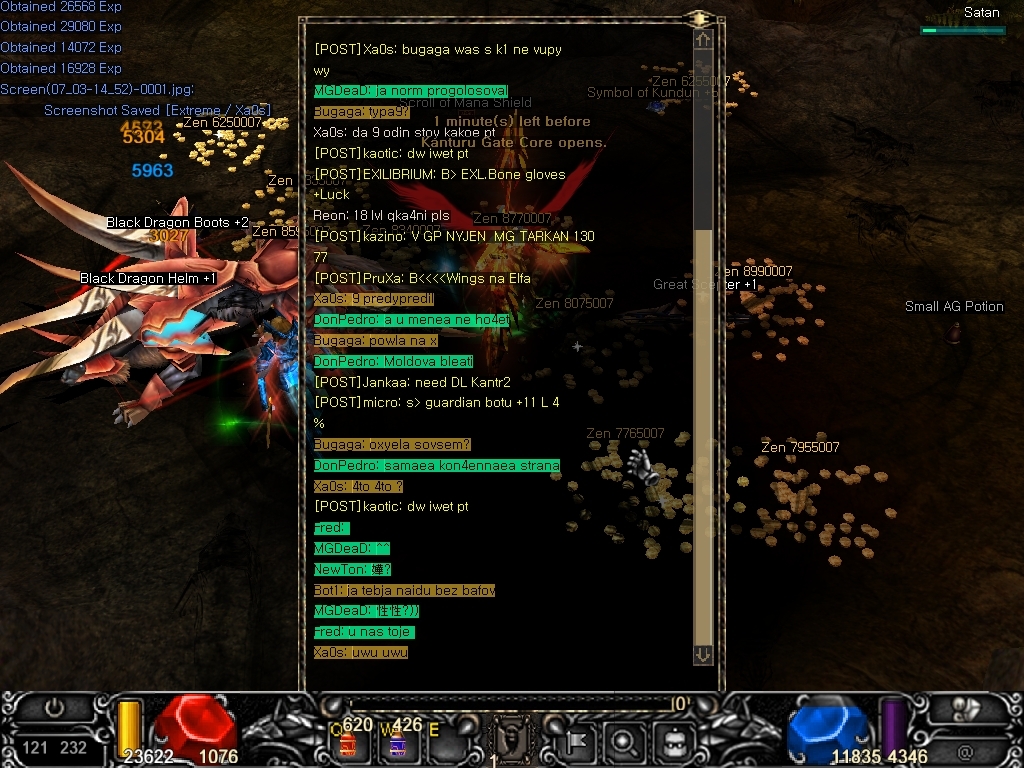1024x768 pixels.
Task: Click the chat log scroll-up arrow
Action: [x=703, y=40]
